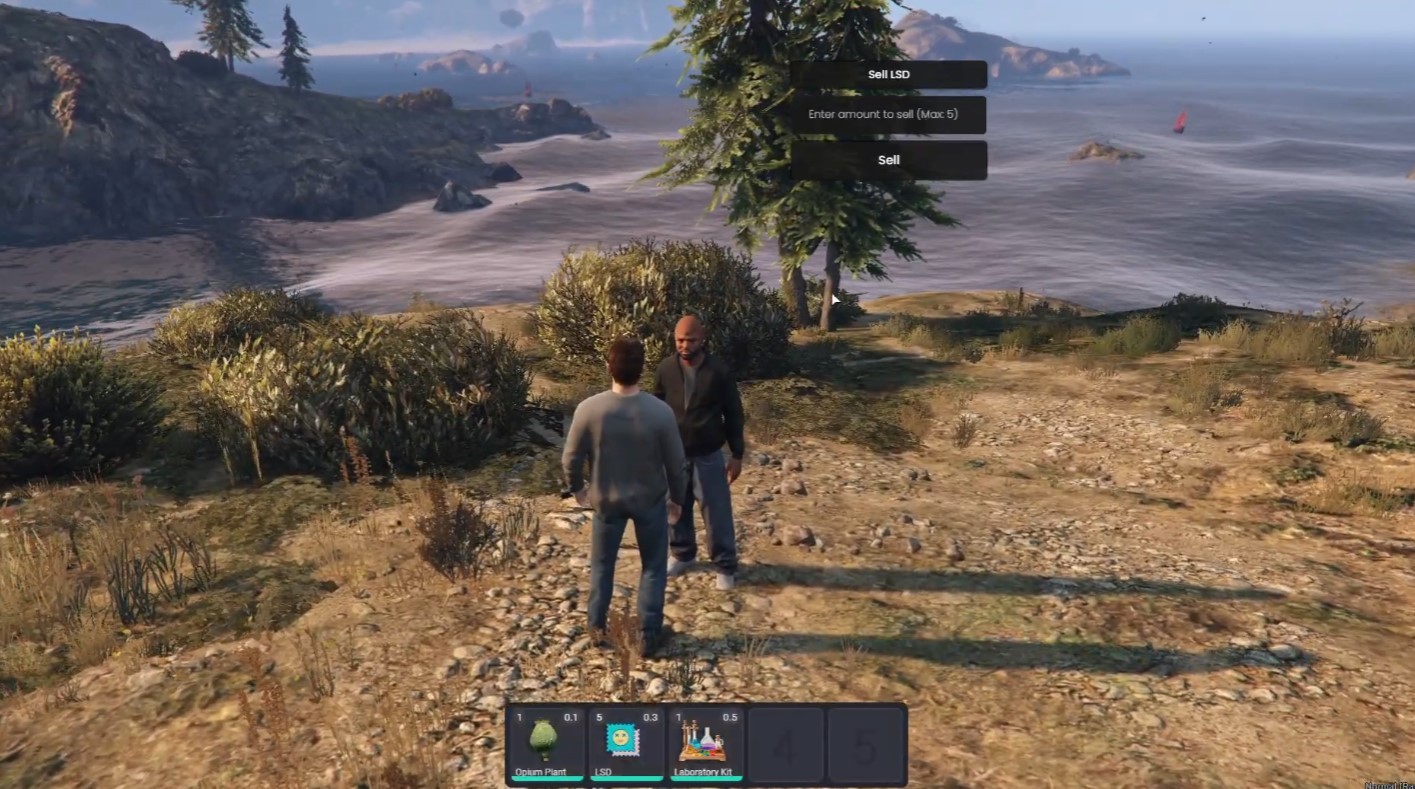Select the LSD hotbar slot
1415x789 pixels.
(x=626, y=743)
